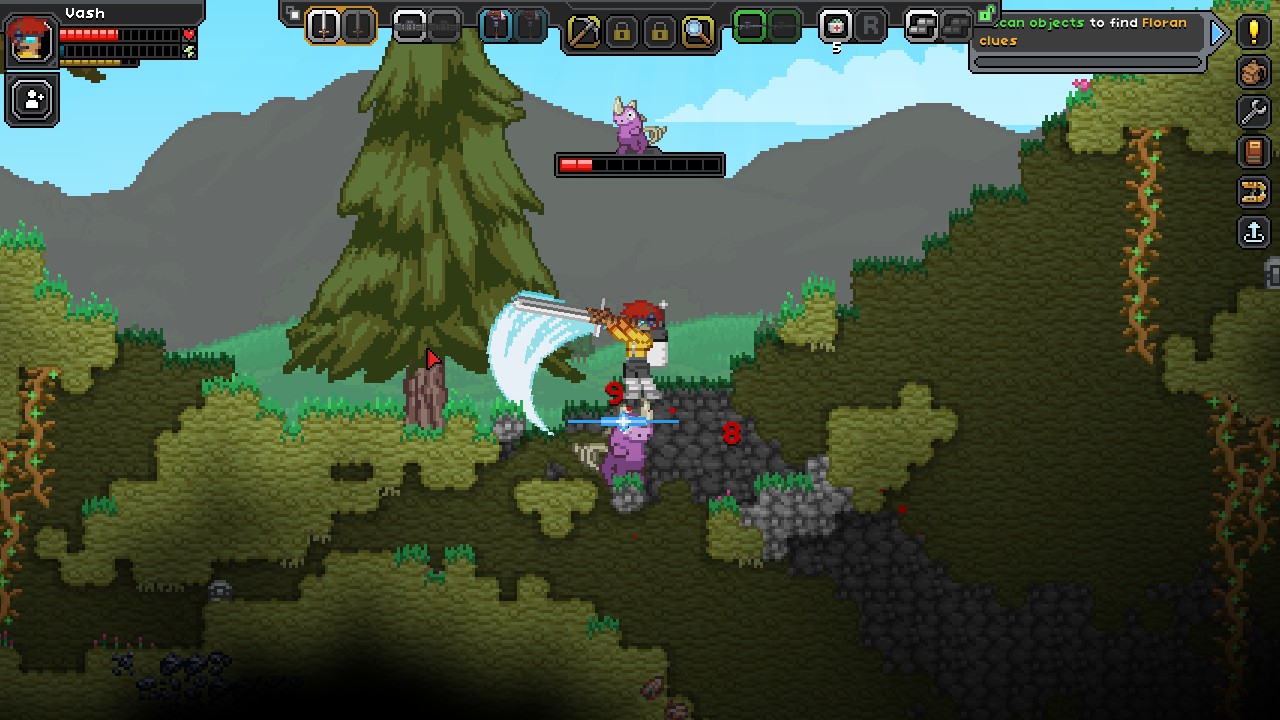Image resolution: width=1280 pixels, height=720 pixels.
Task: Select the rifle weapon hotbar slot
Action: point(410,26)
